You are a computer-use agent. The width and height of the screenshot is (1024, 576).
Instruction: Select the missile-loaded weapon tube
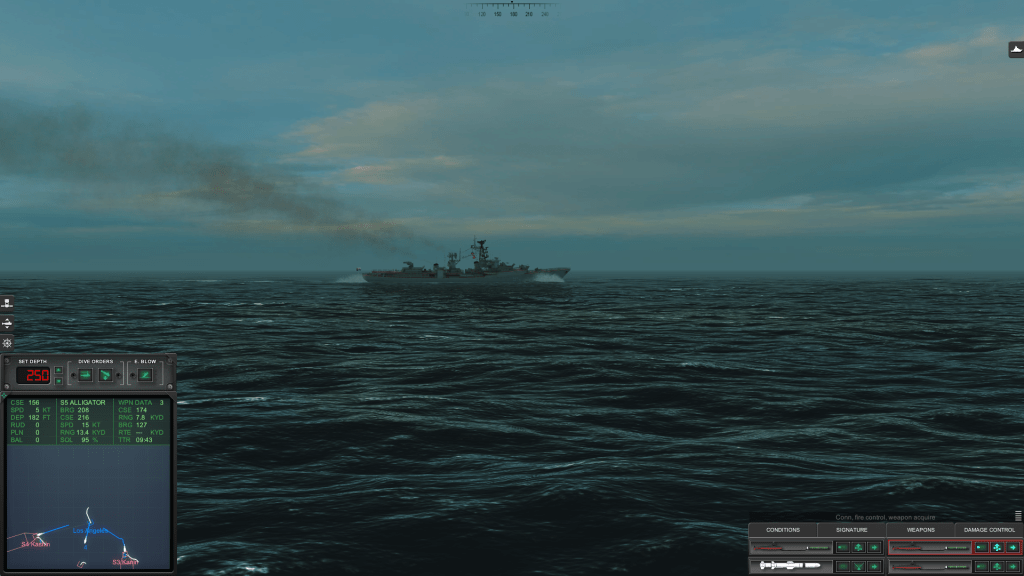[790, 566]
